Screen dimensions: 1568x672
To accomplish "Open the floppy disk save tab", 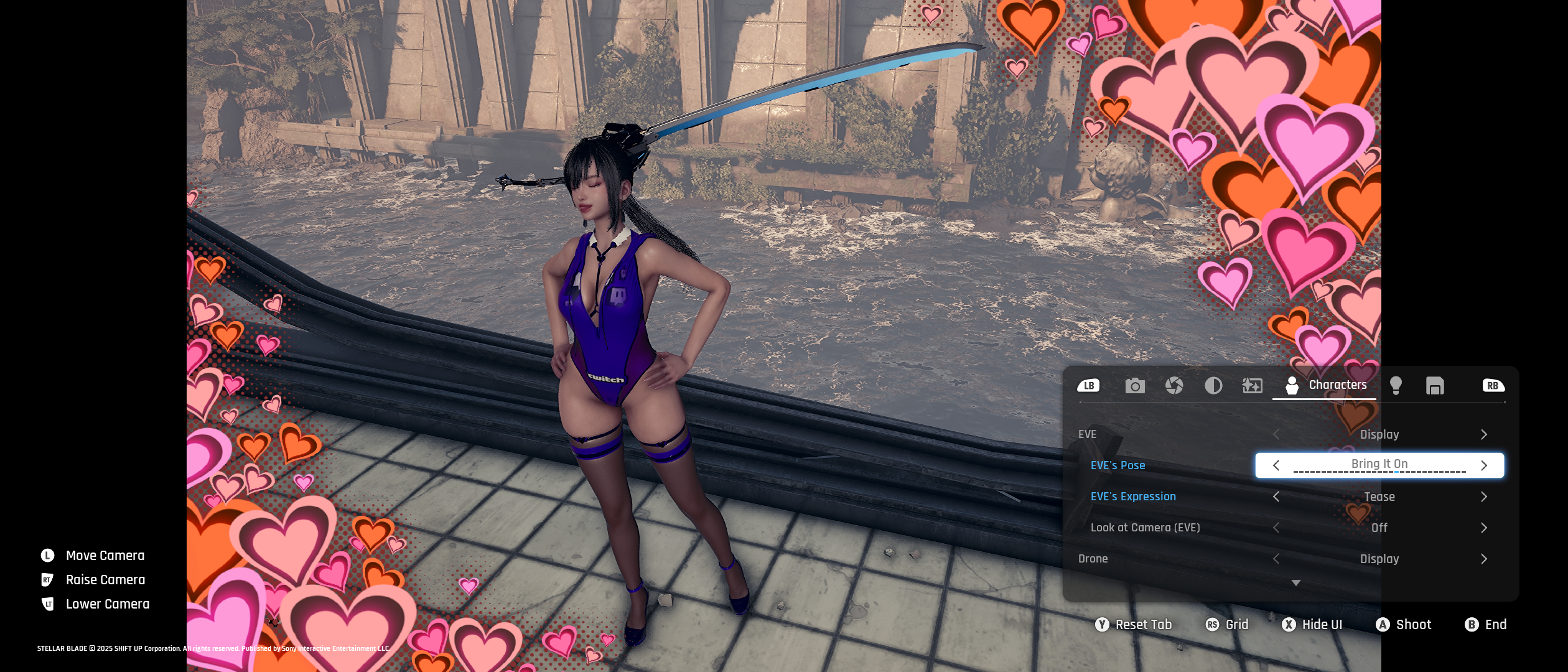I will click(x=1435, y=386).
